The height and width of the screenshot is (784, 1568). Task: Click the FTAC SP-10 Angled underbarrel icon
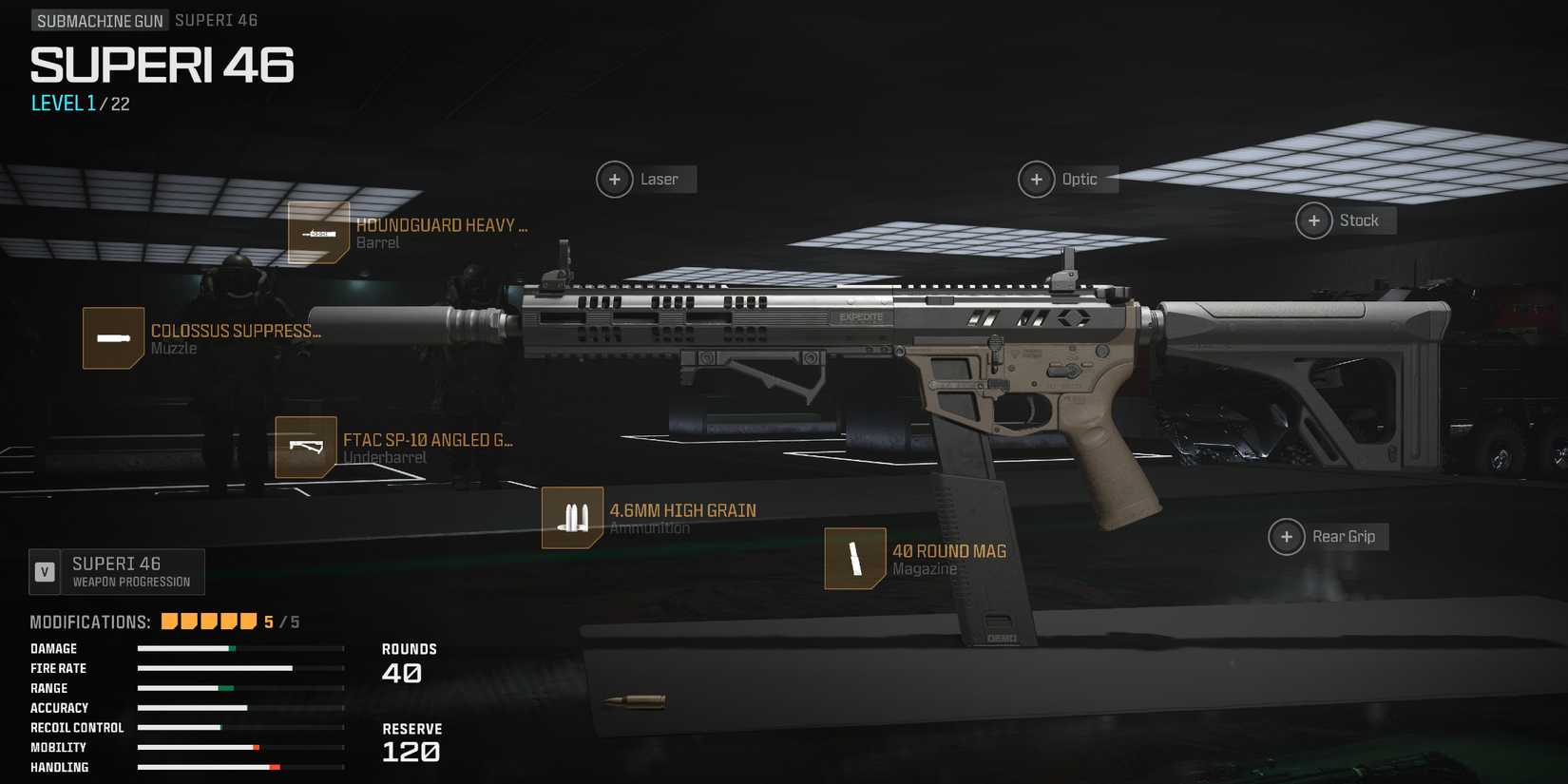(304, 447)
